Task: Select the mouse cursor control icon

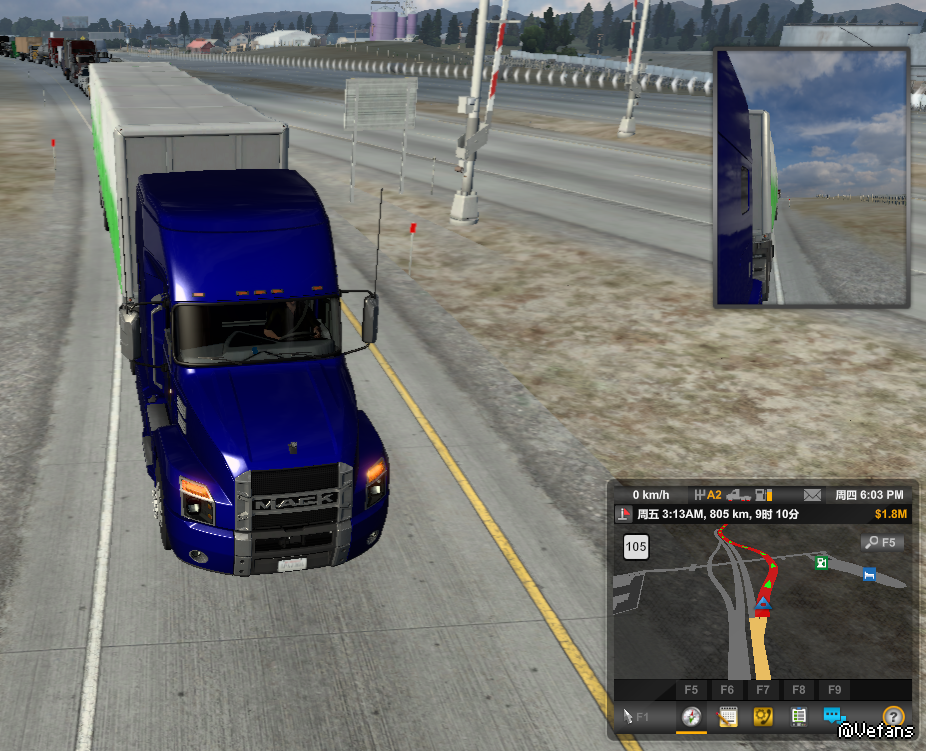Action: 629,716
